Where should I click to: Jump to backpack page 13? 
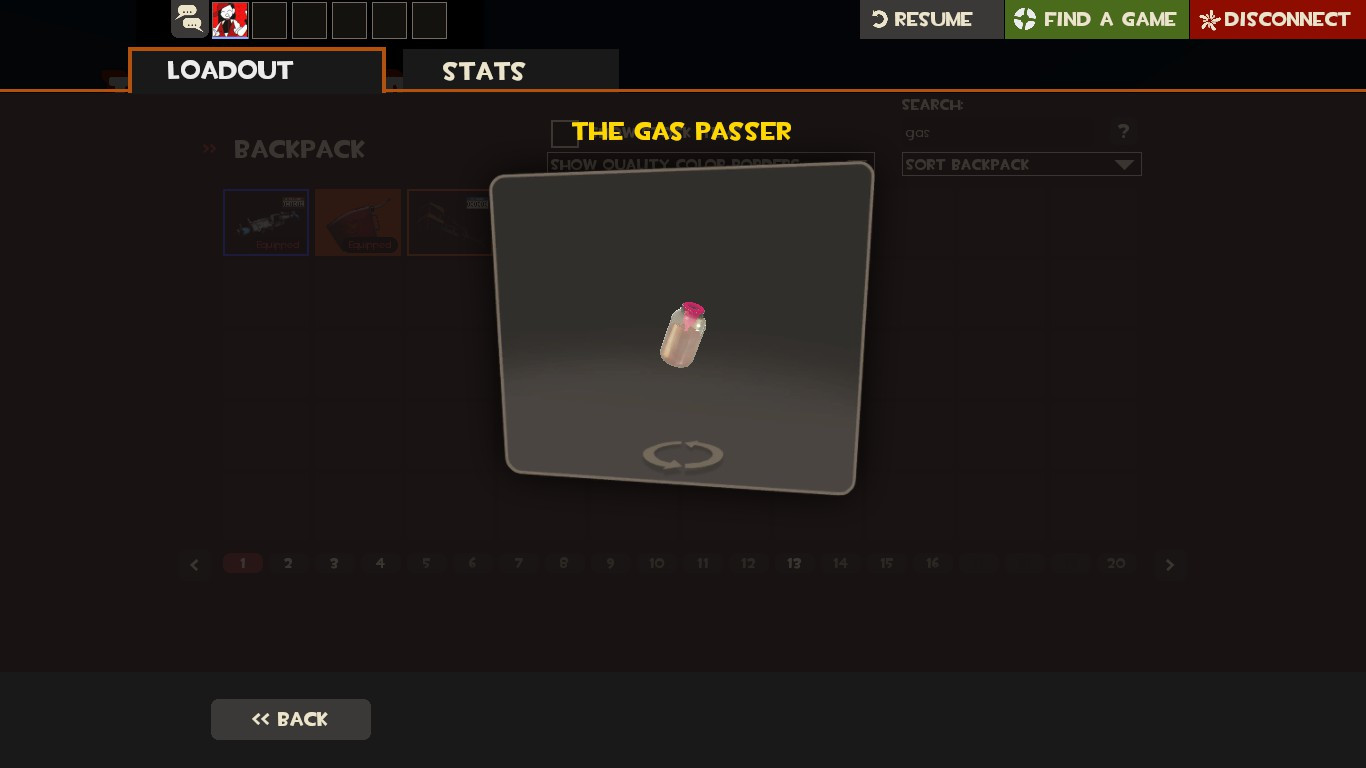click(x=794, y=564)
